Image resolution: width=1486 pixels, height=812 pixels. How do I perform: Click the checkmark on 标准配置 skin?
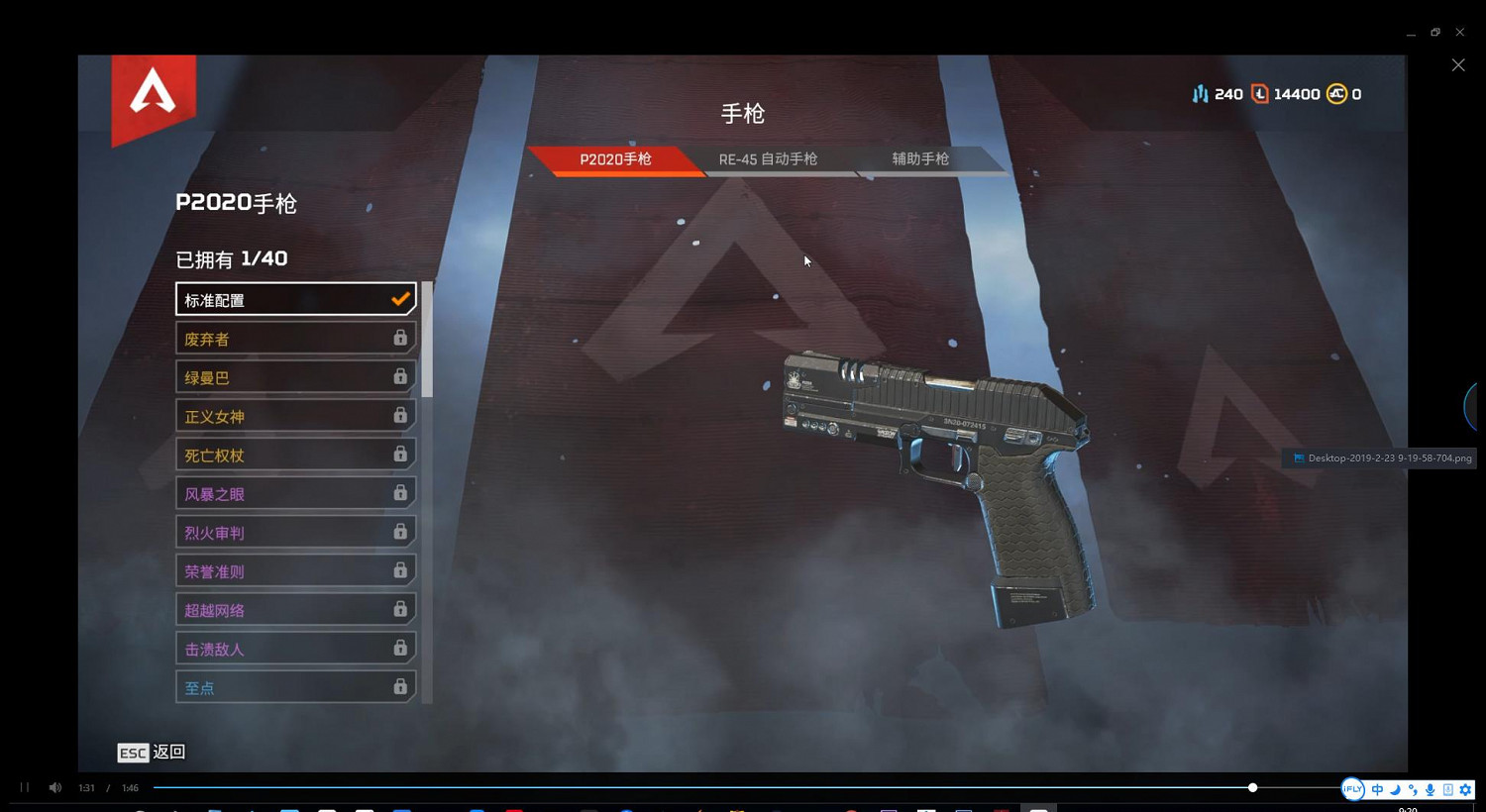[x=400, y=298]
